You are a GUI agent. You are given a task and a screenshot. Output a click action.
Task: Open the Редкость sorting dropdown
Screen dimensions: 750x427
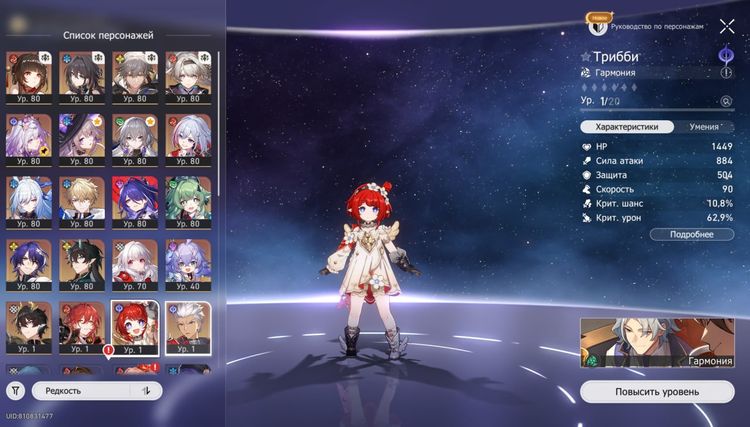coord(82,391)
